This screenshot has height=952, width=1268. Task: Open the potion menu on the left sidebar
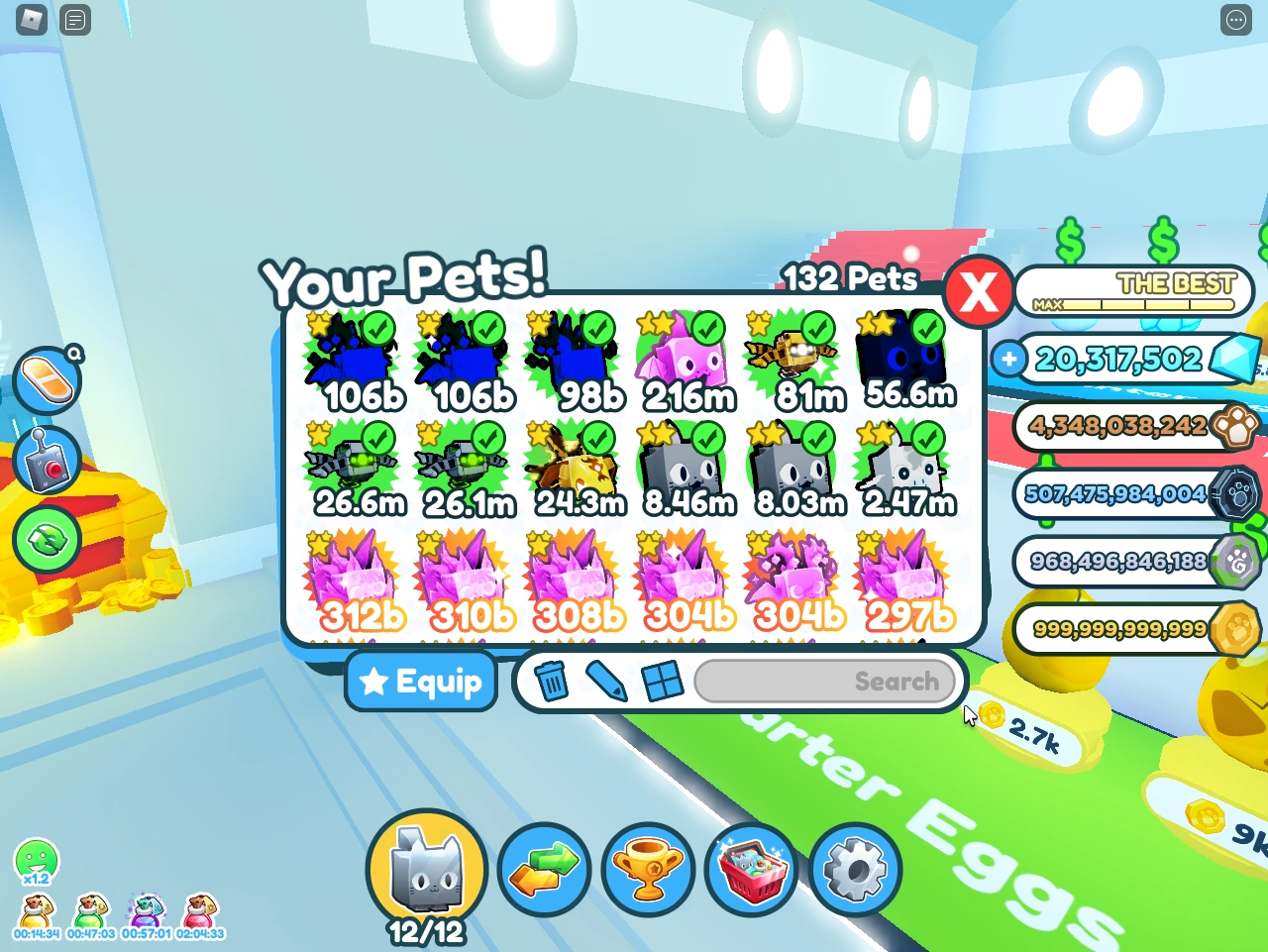47,381
